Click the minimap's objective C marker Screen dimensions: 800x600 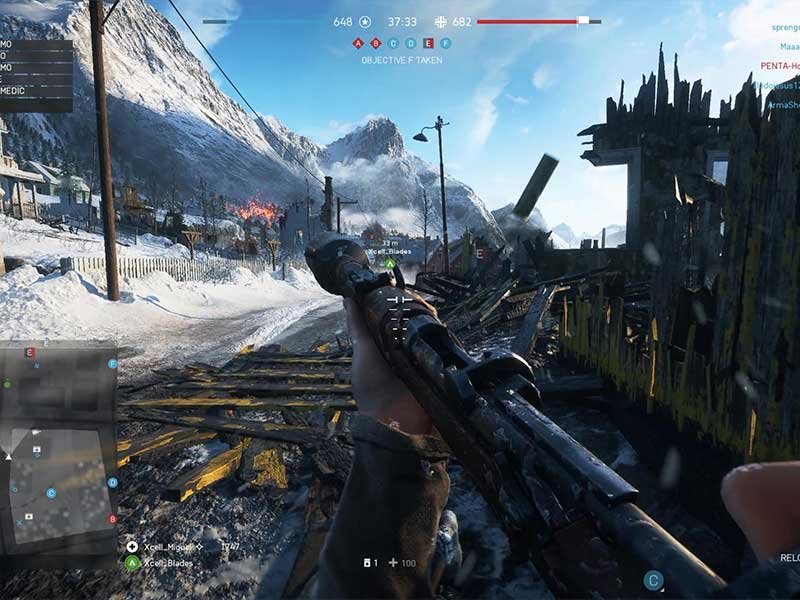[x=51, y=492]
